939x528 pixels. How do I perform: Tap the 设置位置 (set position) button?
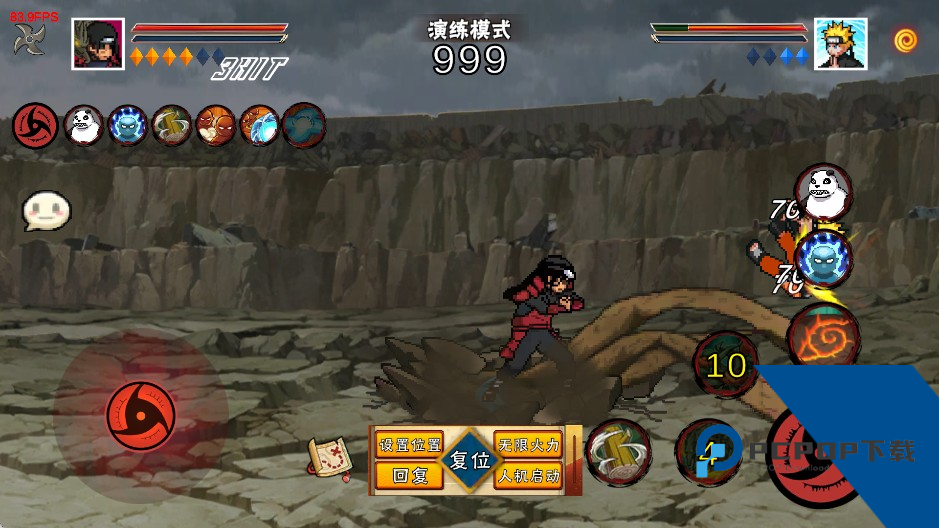409,445
